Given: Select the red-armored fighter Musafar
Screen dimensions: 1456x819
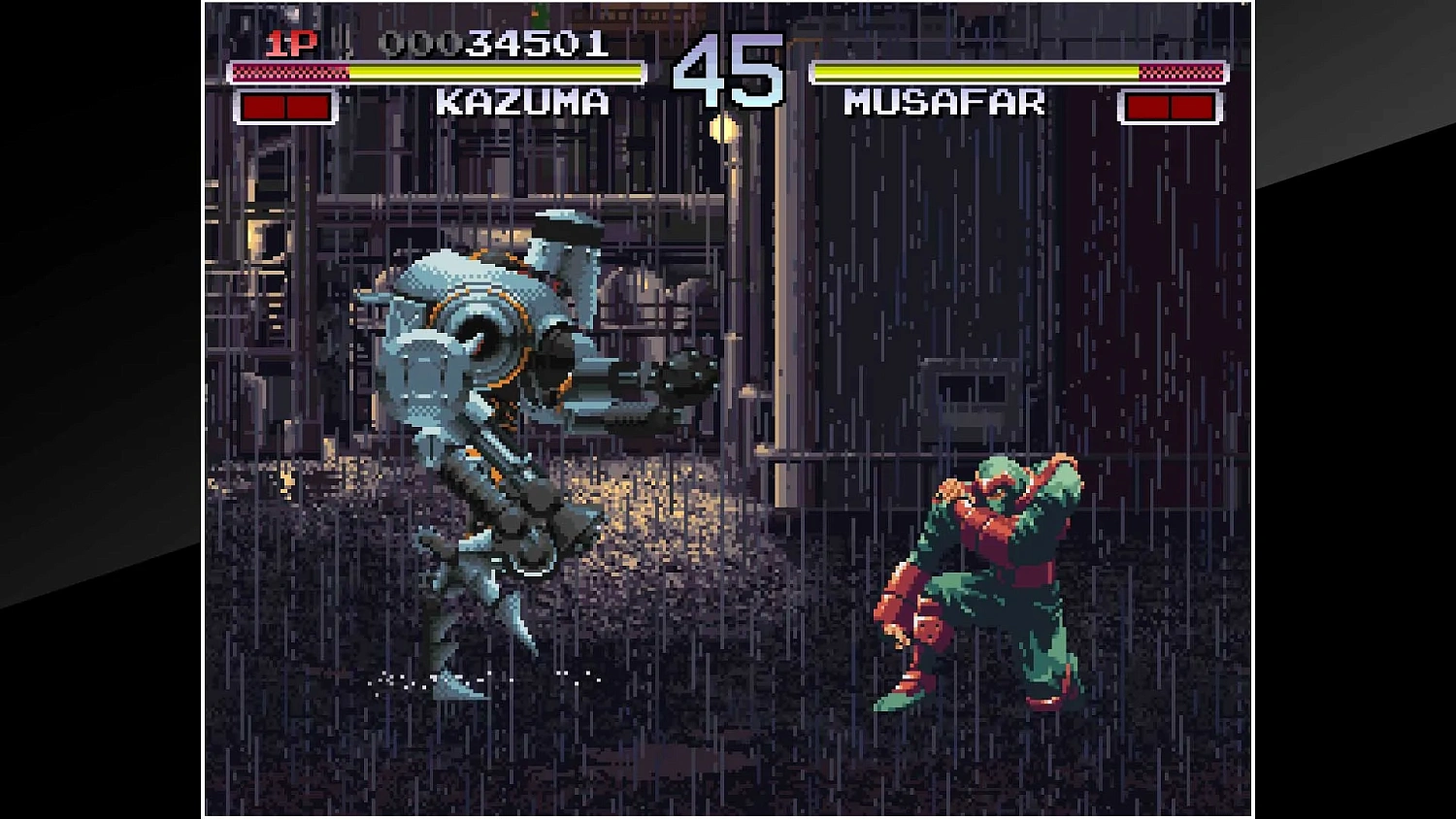Looking at the screenshot, I should click(x=990, y=563).
